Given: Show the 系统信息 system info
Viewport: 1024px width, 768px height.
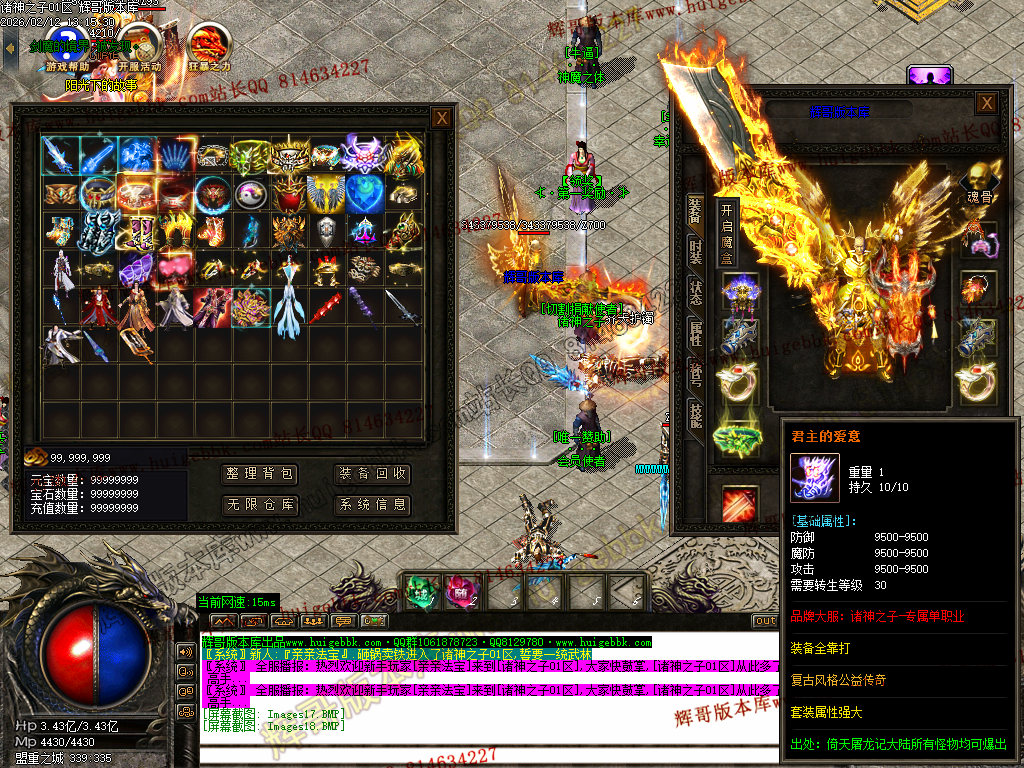Looking at the screenshot, I should point(371,505).
